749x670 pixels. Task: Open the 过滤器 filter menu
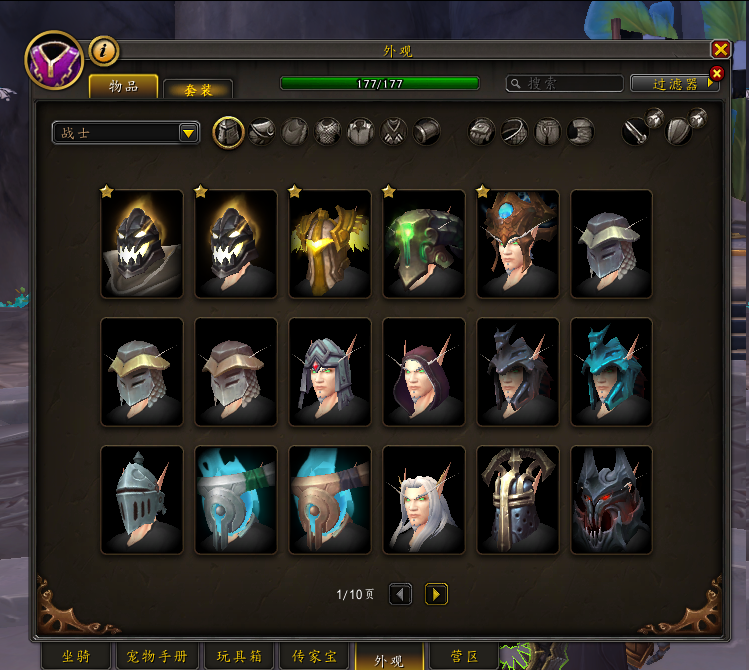[674, 84]
